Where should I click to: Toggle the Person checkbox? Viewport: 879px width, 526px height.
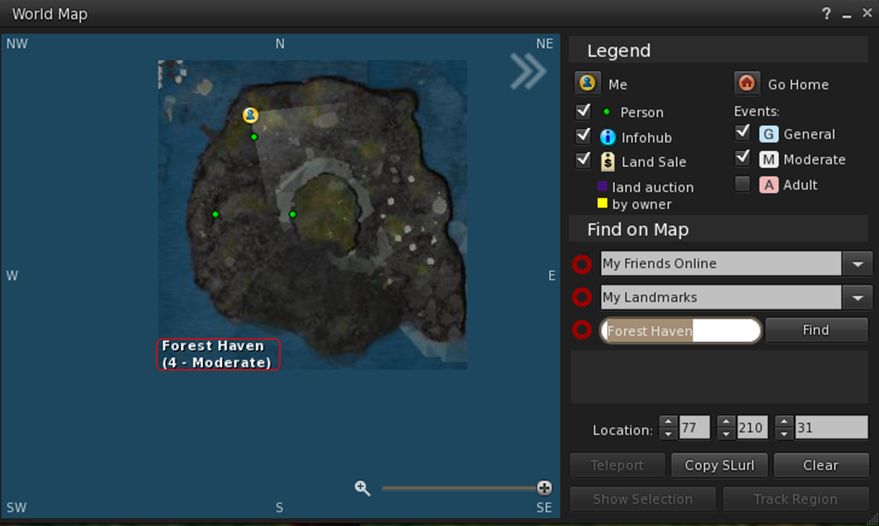click(584, 111)
